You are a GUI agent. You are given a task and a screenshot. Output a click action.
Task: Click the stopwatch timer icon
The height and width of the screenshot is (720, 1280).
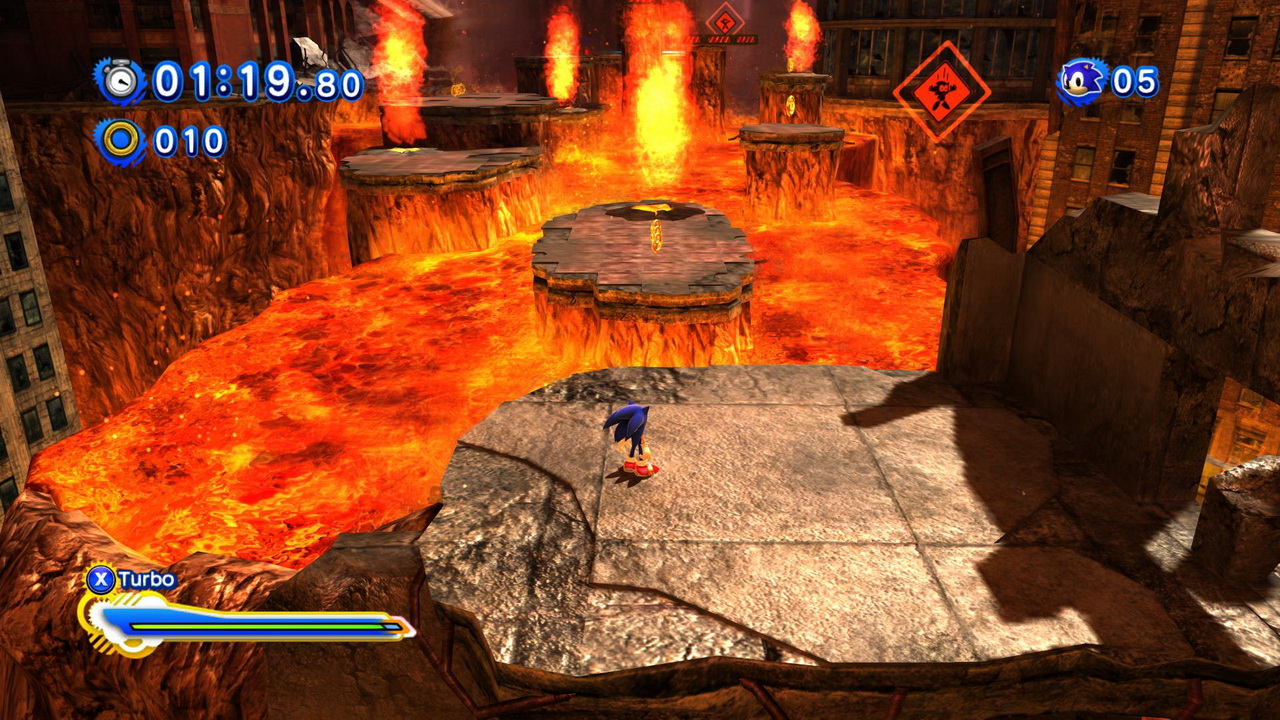(x=121, y=81)
